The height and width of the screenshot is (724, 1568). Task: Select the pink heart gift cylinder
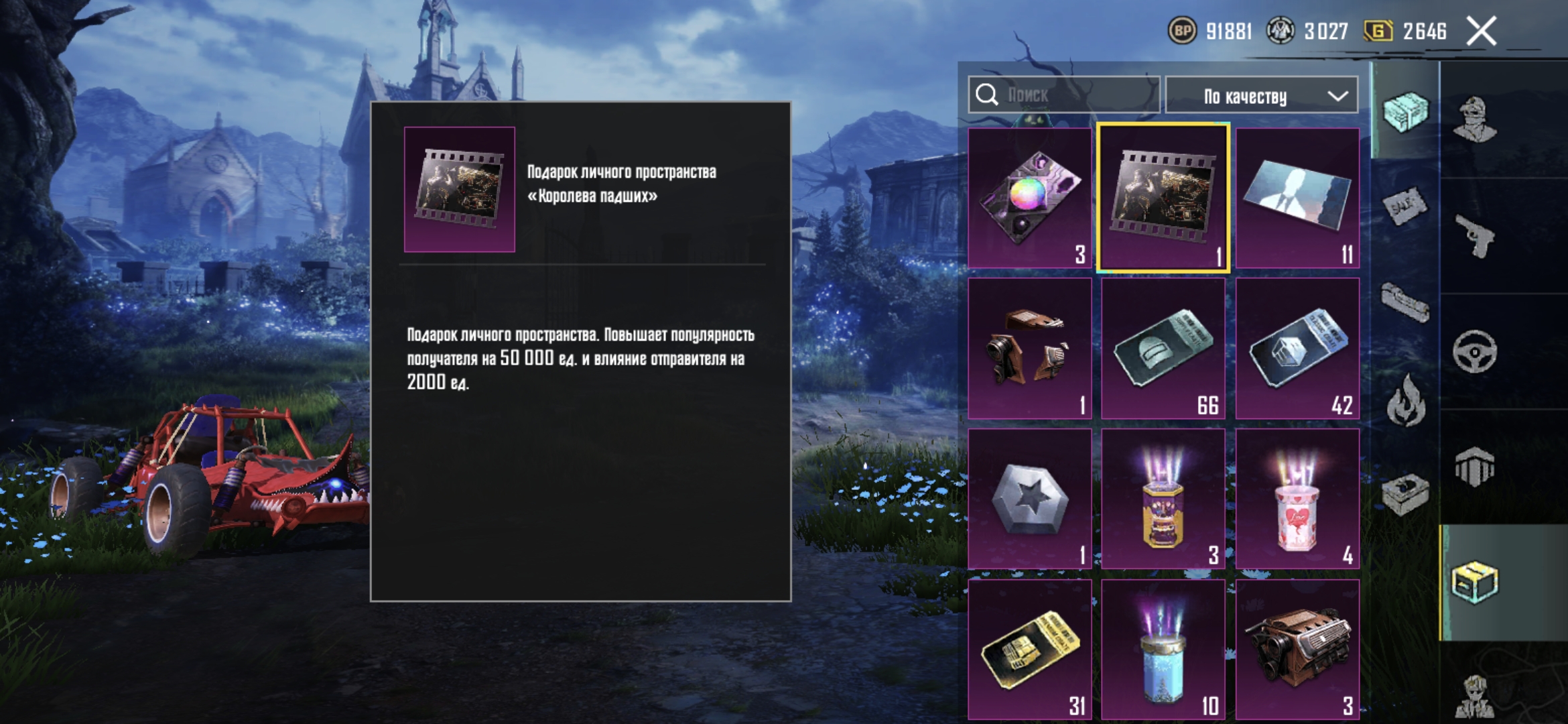coord(1297,499)
